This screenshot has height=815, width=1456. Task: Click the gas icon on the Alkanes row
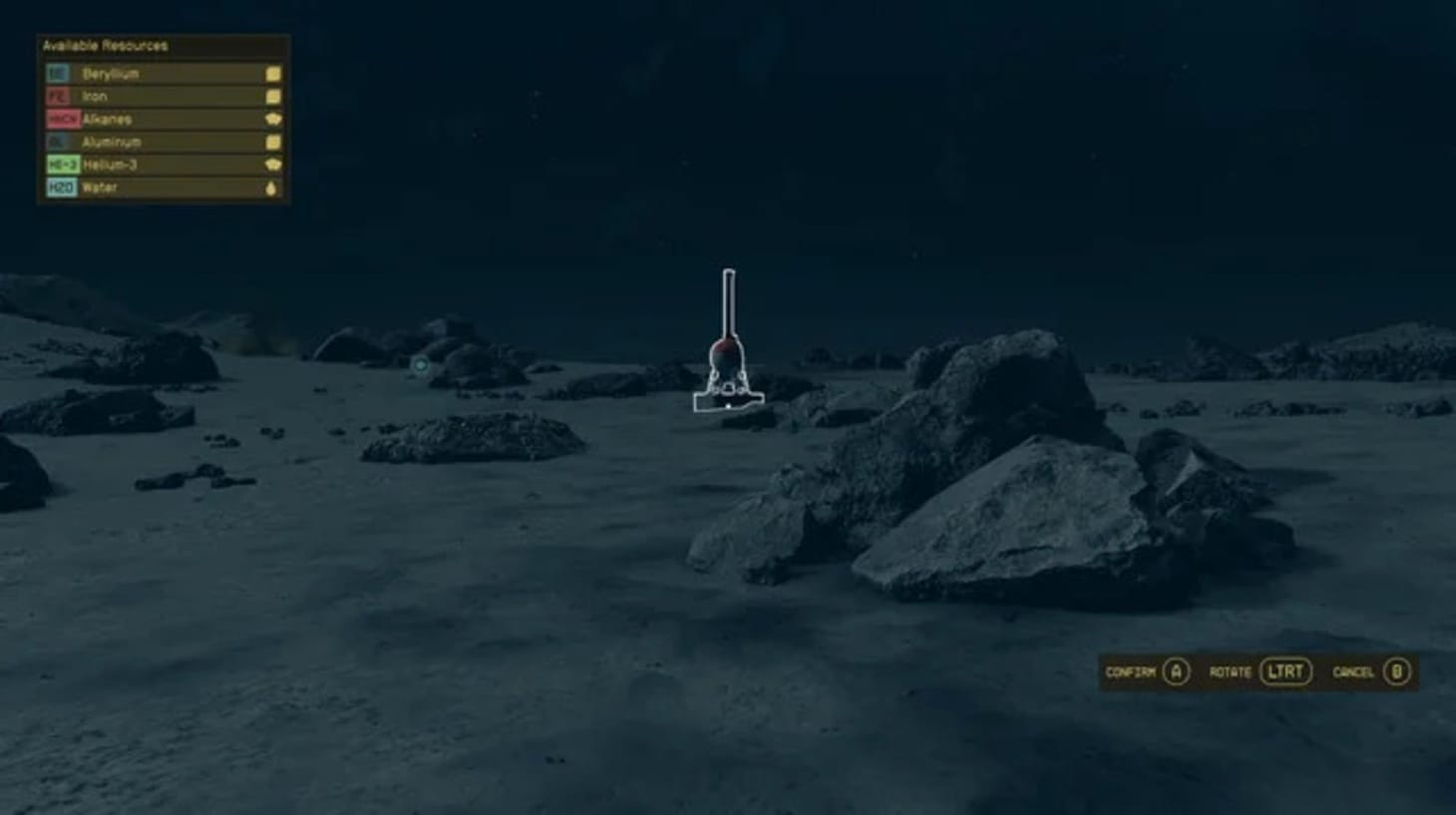[271, 119]
